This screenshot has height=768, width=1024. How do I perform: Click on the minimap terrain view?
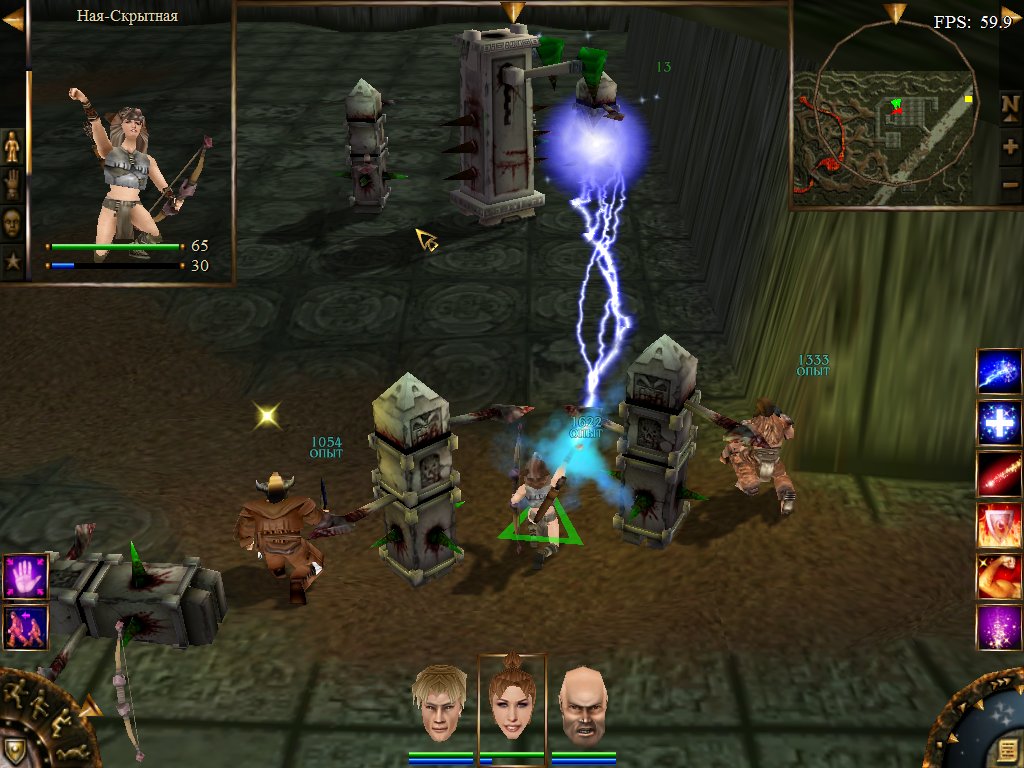[x=885, y=130]
